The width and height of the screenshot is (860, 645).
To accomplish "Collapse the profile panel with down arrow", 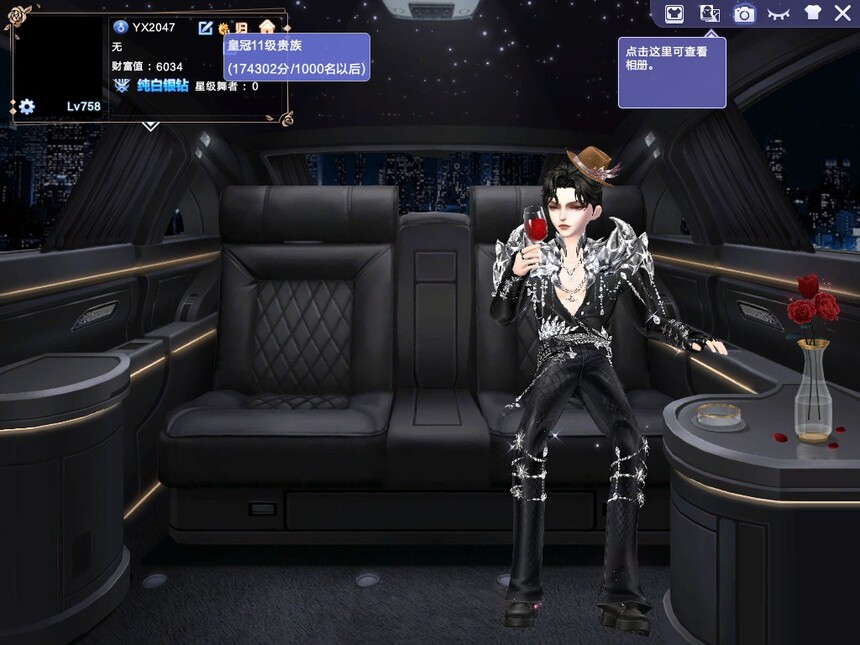I will tap(150, 125).
